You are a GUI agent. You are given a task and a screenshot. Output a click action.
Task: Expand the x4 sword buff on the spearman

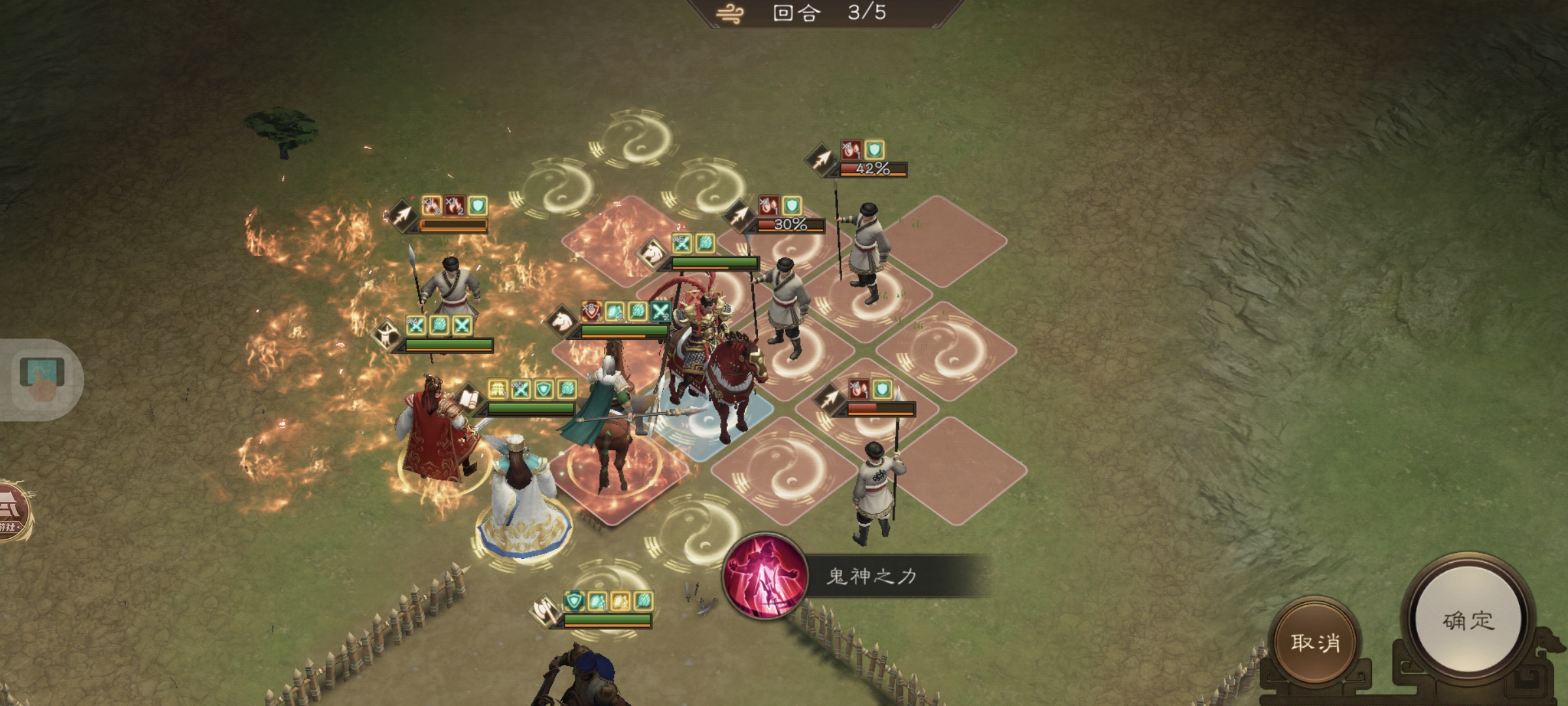tap(416, 325)
